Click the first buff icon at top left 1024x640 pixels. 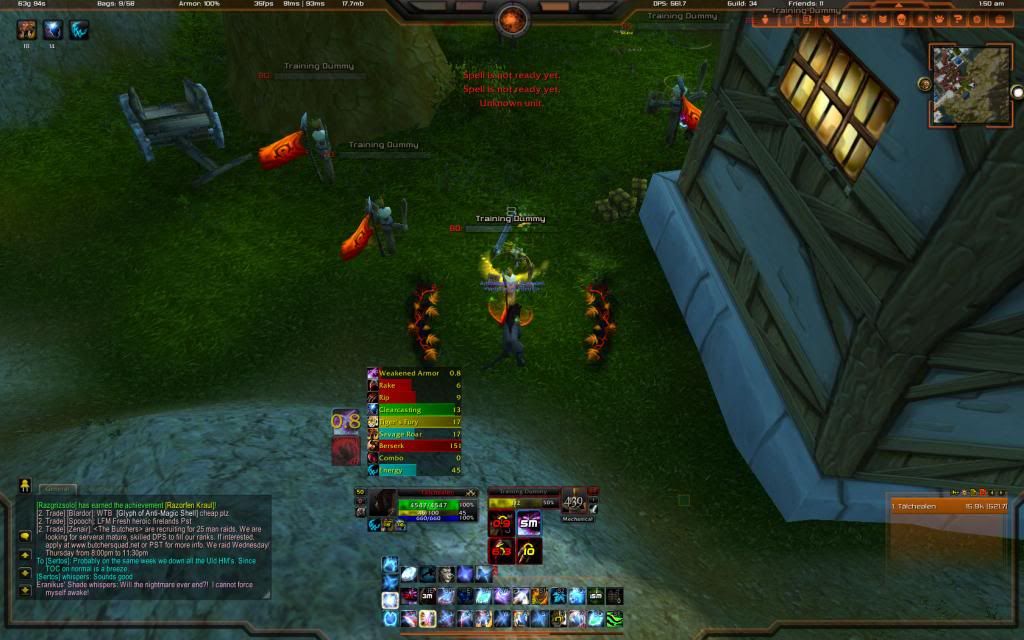26,30
